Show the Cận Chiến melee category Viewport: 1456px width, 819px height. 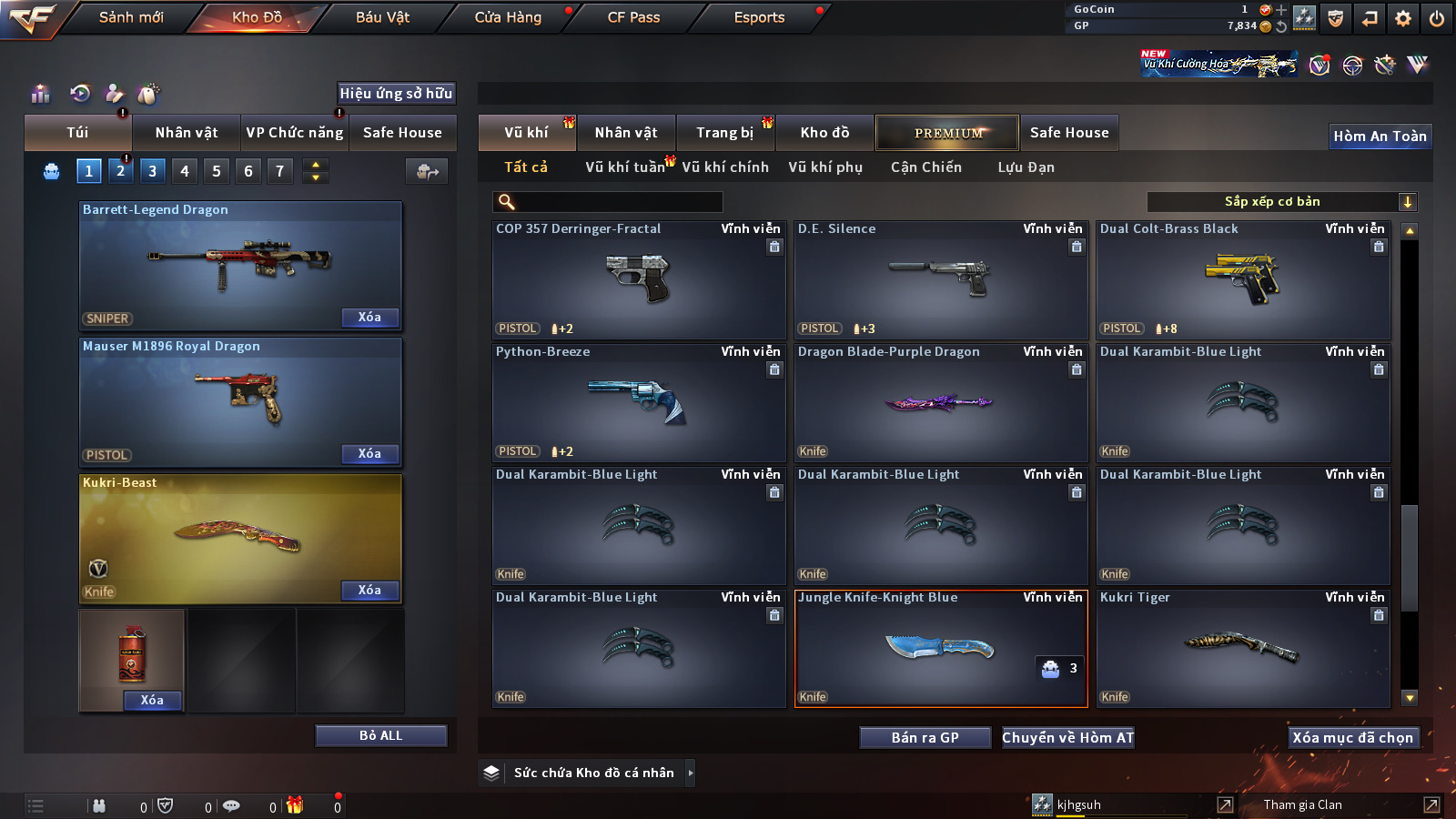[x=925, y=167]
